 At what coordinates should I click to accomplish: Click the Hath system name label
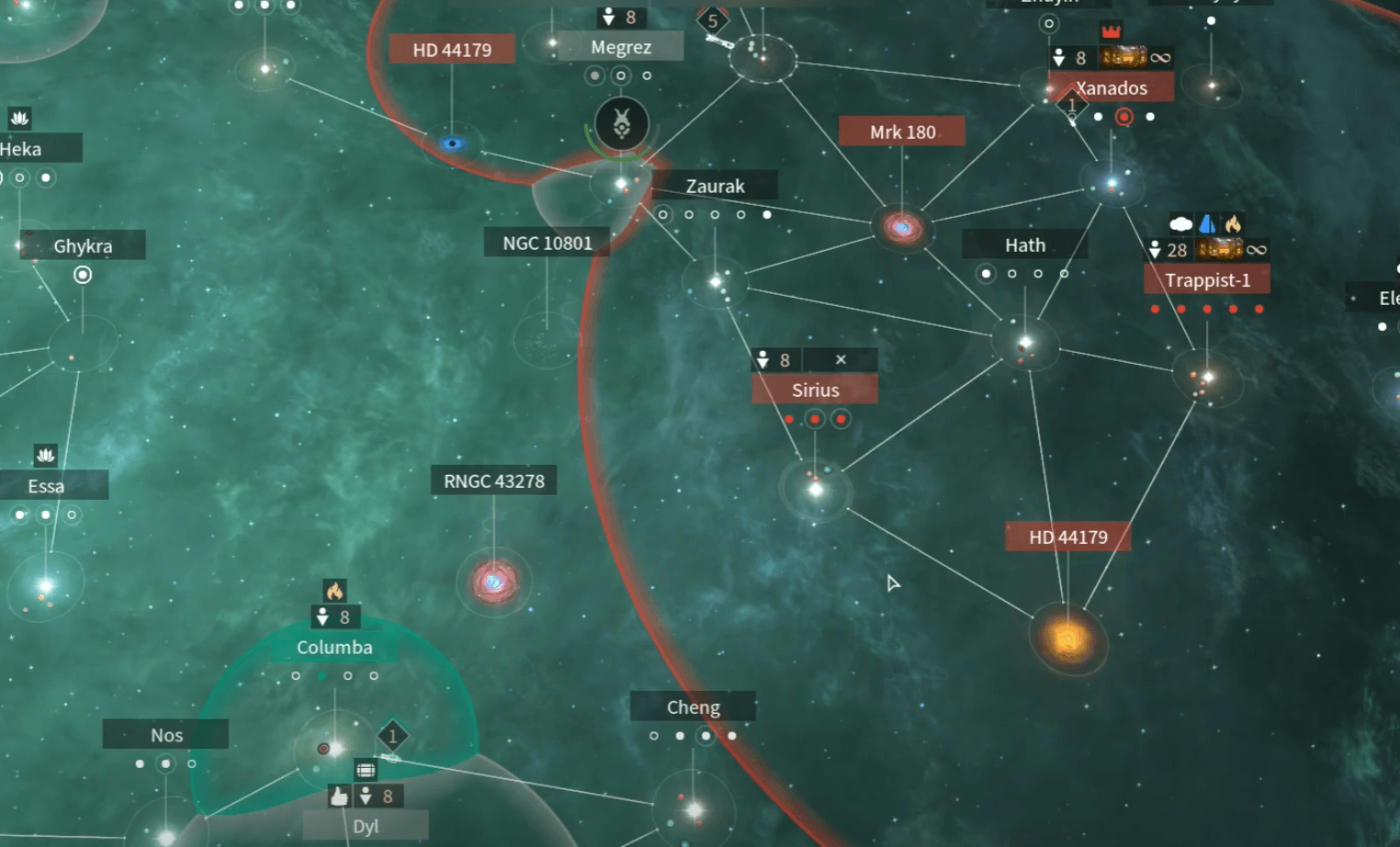tap(1023, 244)
